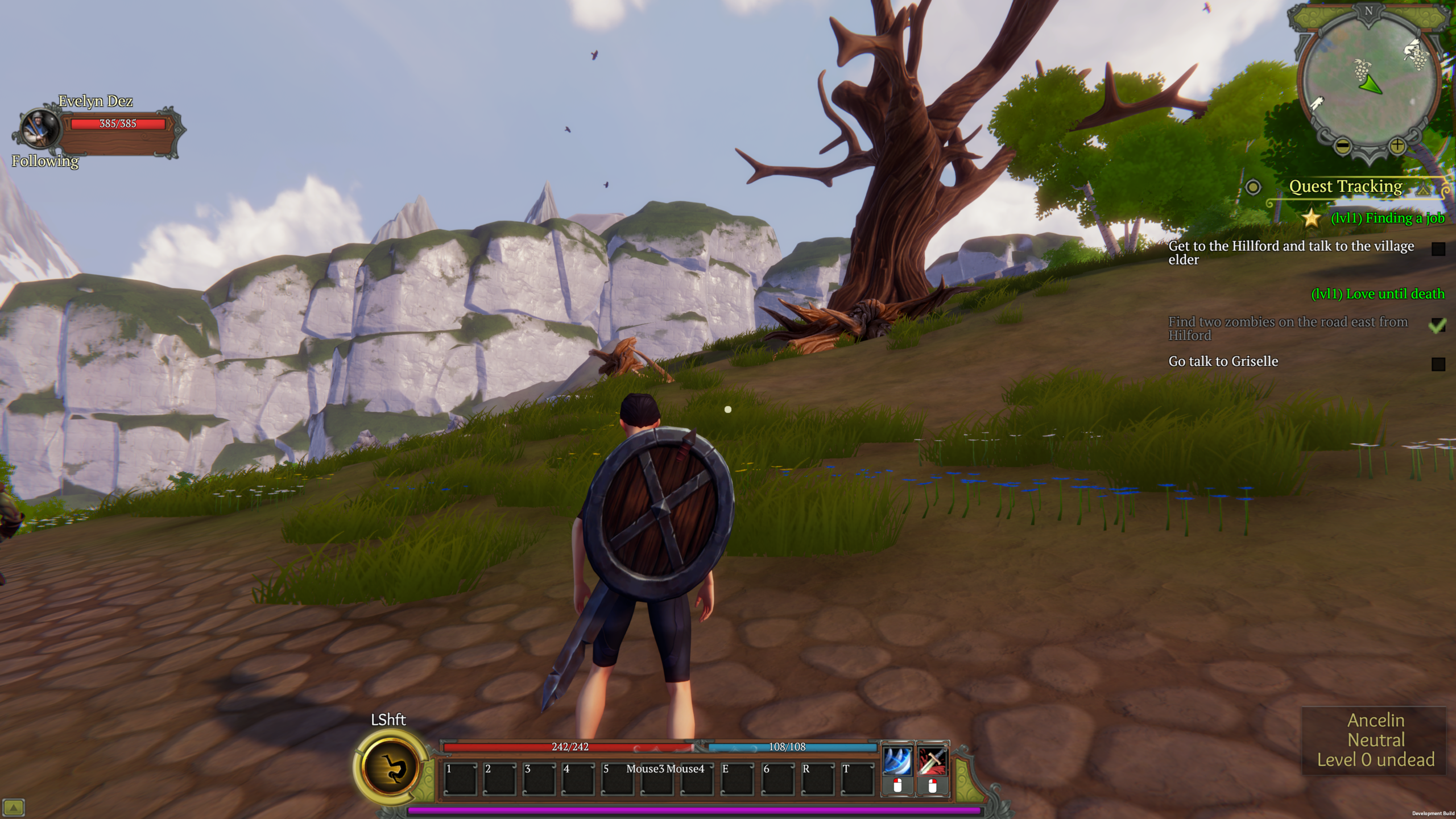Expand the small arrow button in the corner

click(x=13, y=807)
